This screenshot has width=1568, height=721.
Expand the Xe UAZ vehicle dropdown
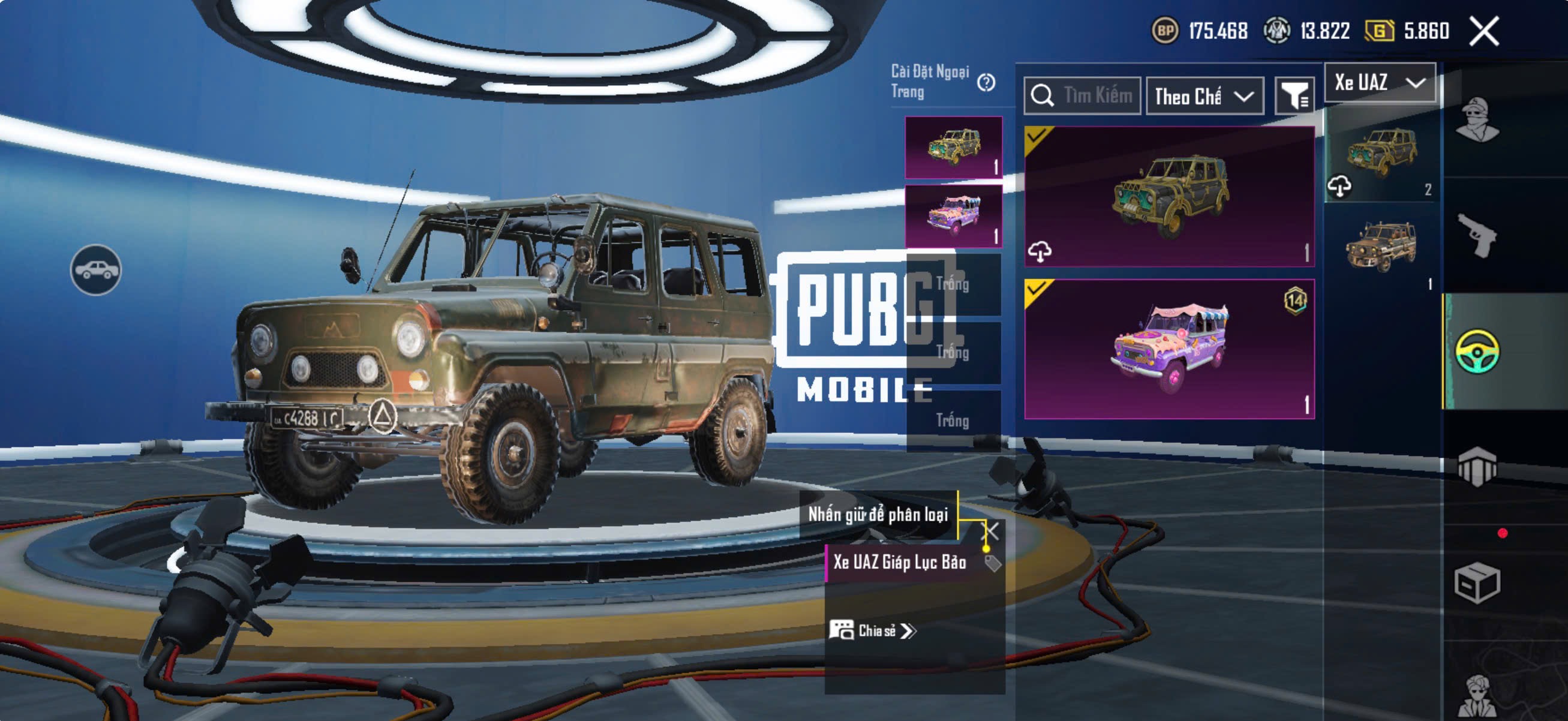[1379, 82]
